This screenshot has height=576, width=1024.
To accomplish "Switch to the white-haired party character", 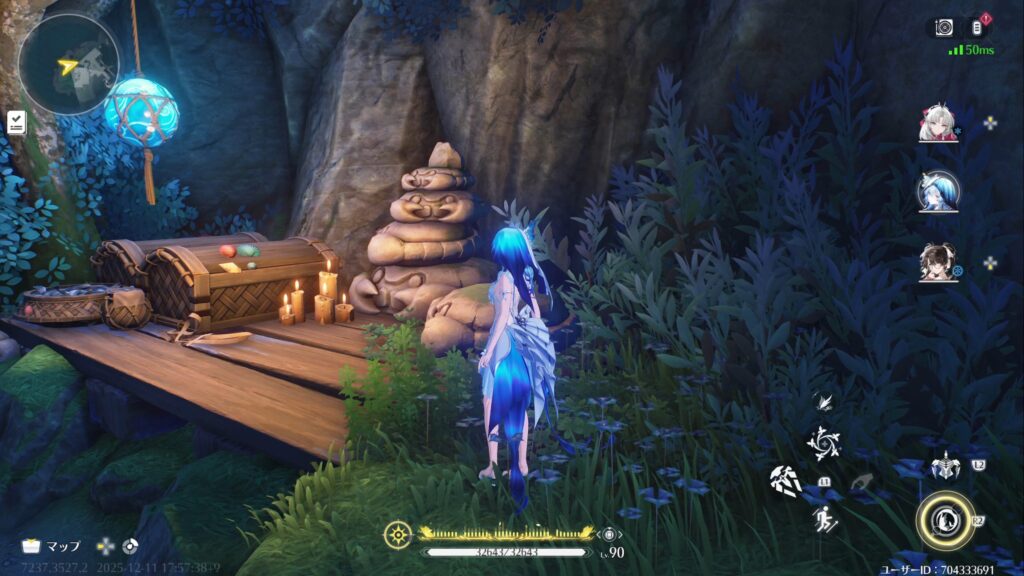I will point(938,123).
